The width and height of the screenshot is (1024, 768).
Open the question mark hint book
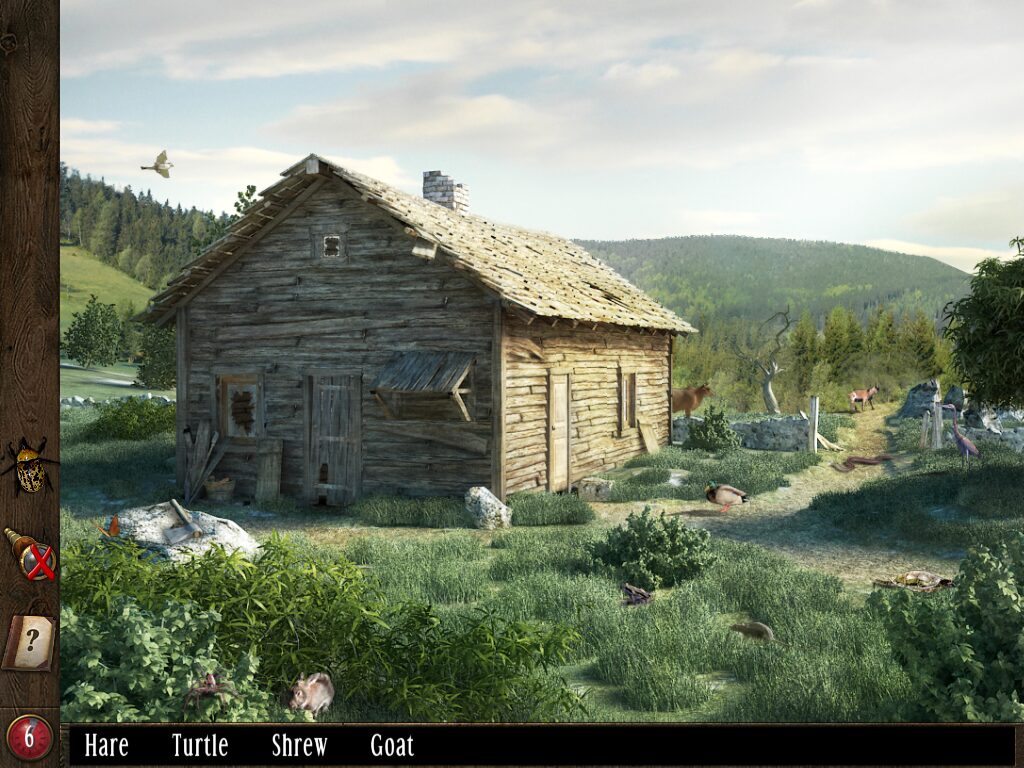(x=29, y=641)
